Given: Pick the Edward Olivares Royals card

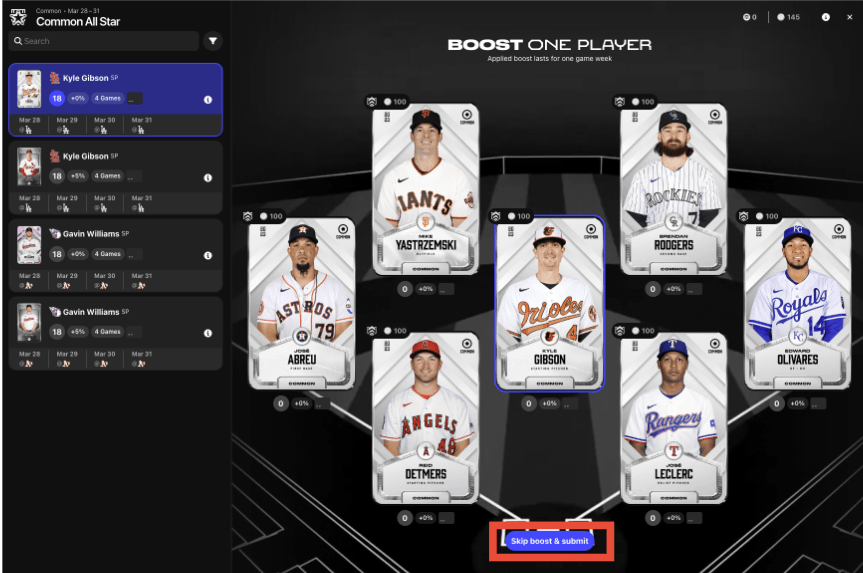Looking at the screenshot, I should pos(797,304).
